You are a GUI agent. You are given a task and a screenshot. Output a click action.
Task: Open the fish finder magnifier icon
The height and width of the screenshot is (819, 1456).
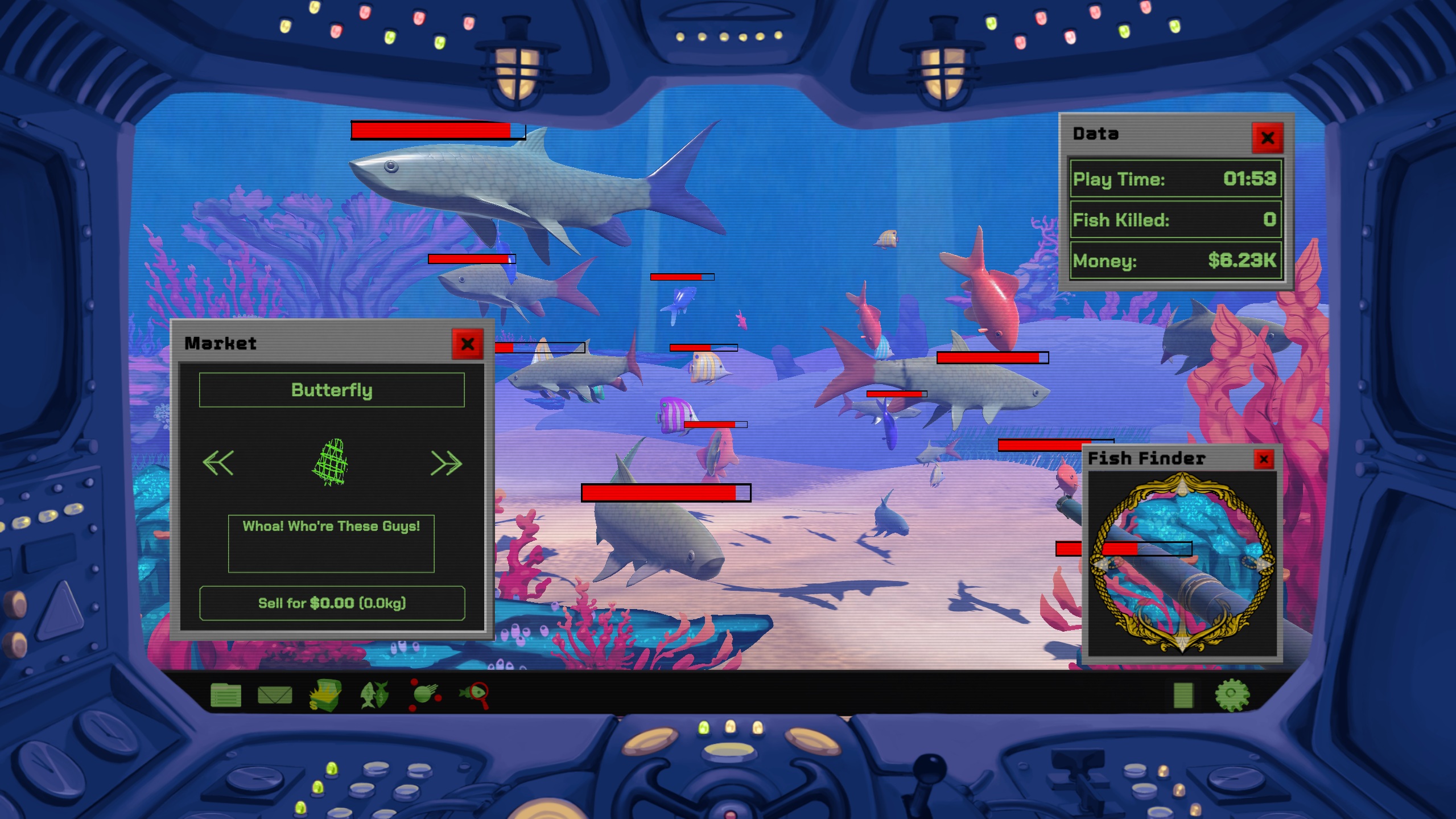[475, 695]
